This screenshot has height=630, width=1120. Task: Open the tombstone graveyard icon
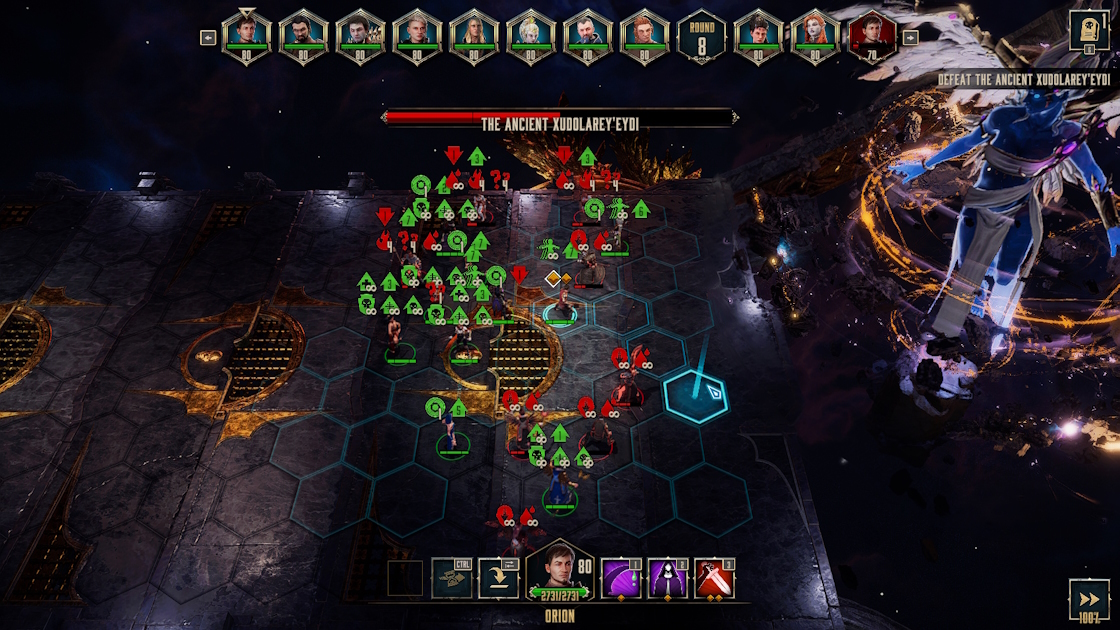pos(1089,30)
